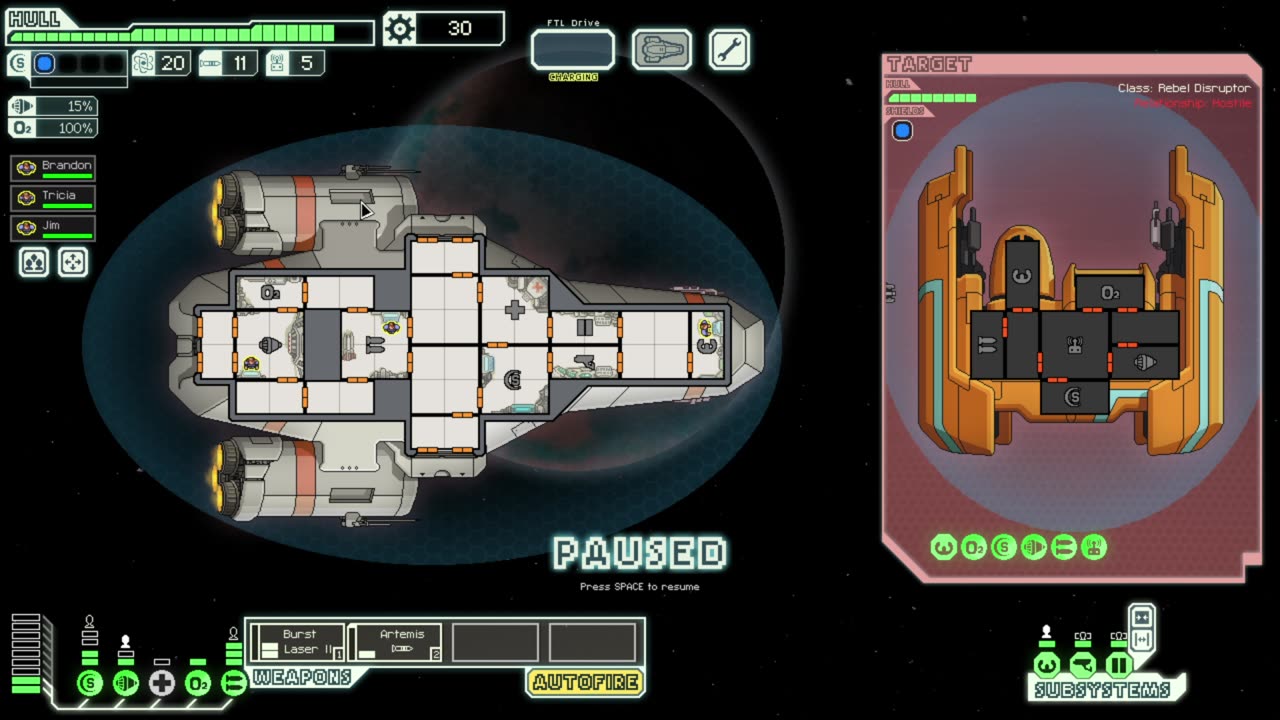Click the shields system power icon
The height and width of the screenshot is (720, 1280).
[x=90, y=684]
